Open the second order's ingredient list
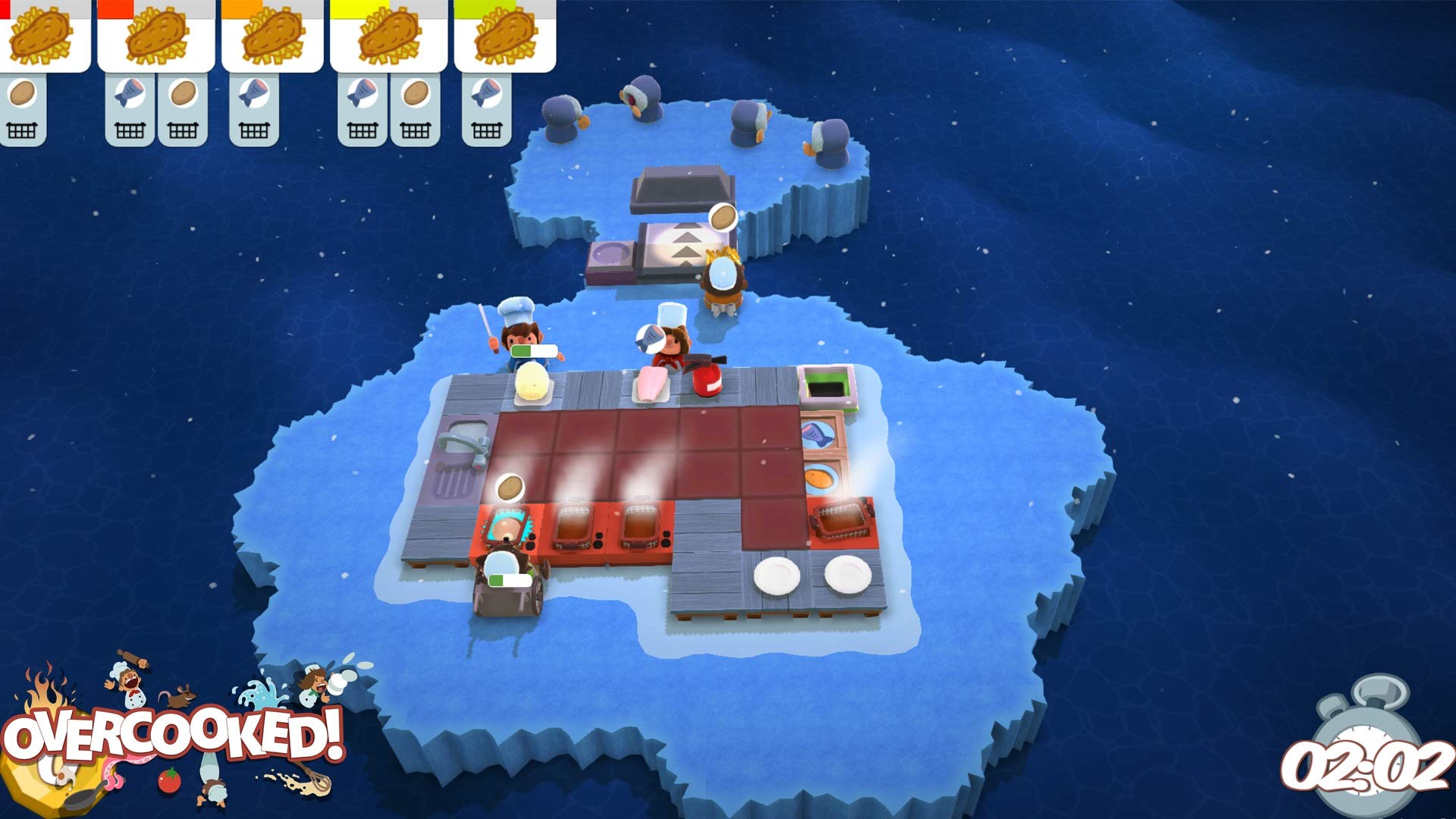The image size is (1456, 819). 155,93
